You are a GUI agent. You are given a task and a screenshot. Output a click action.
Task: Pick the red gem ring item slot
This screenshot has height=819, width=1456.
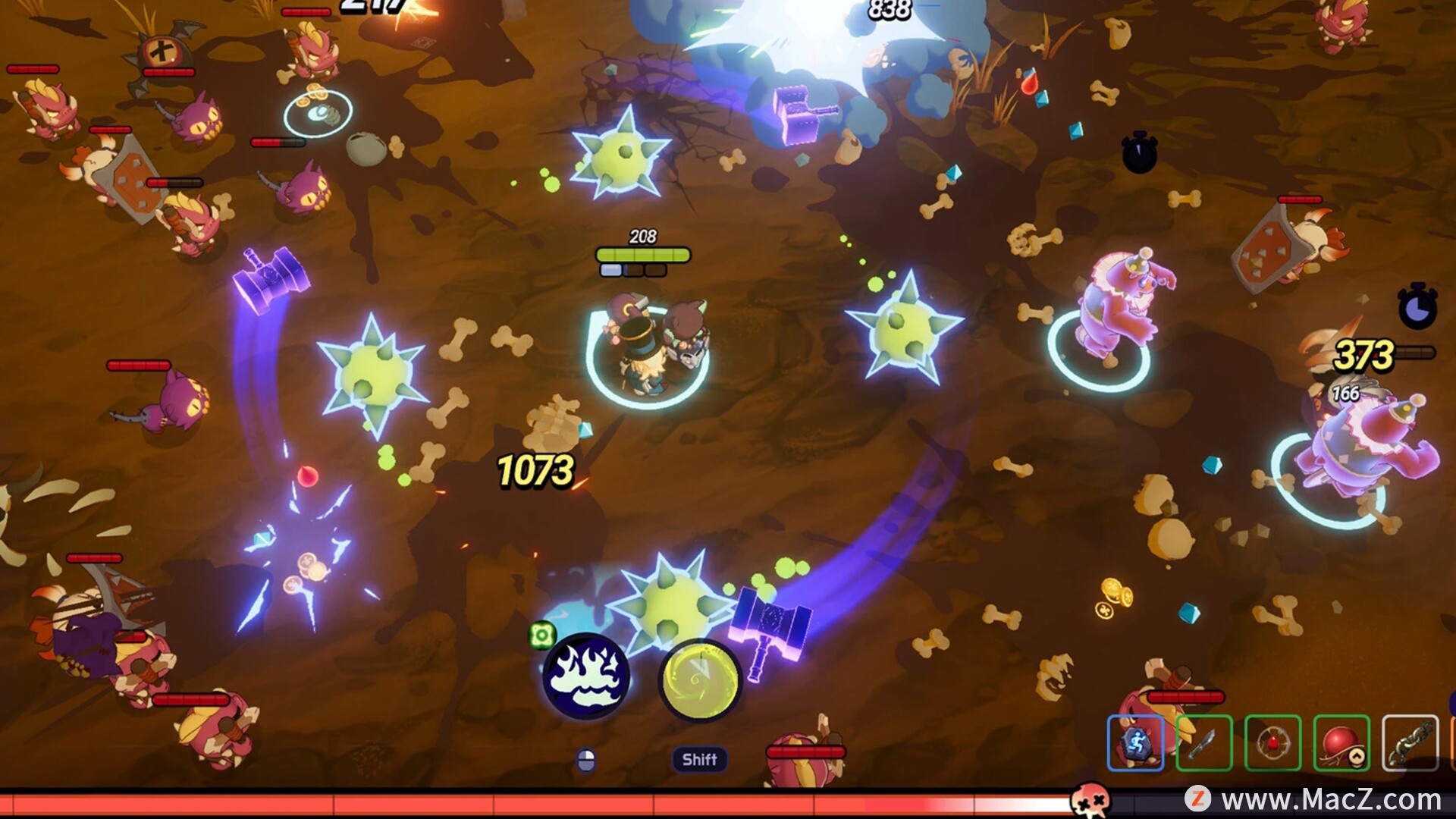click(x=1272, y=743)
